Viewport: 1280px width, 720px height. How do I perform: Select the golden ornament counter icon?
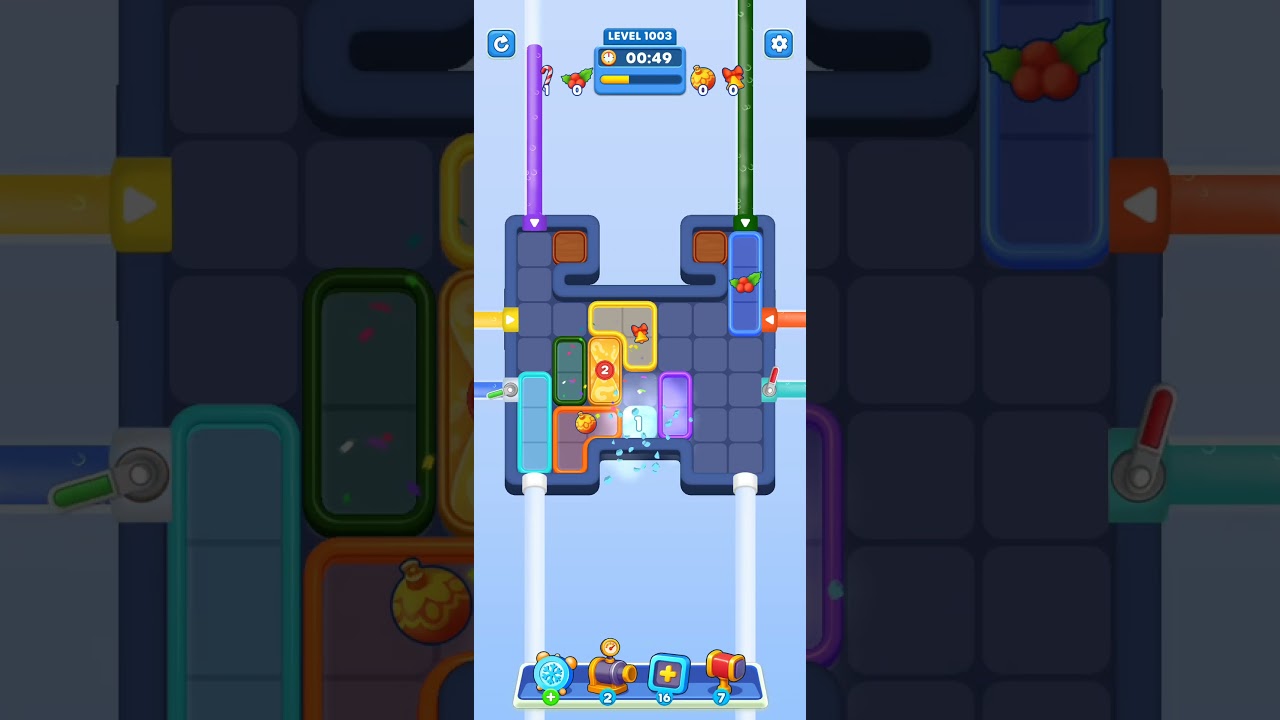(x=701, y=77)
